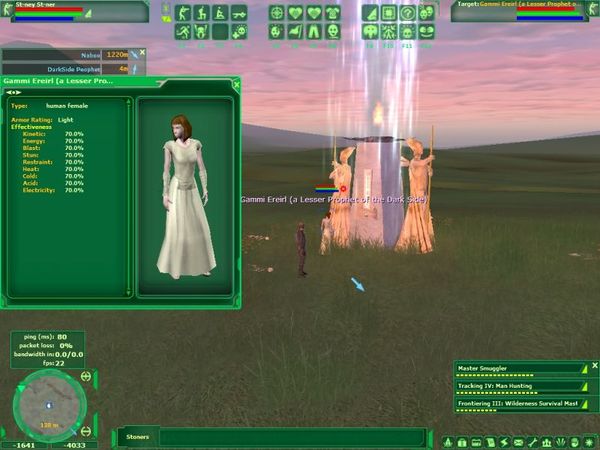Zoom the radar with its lower button
This screenshot has width=600, height=450.
(x=86, y=431)
